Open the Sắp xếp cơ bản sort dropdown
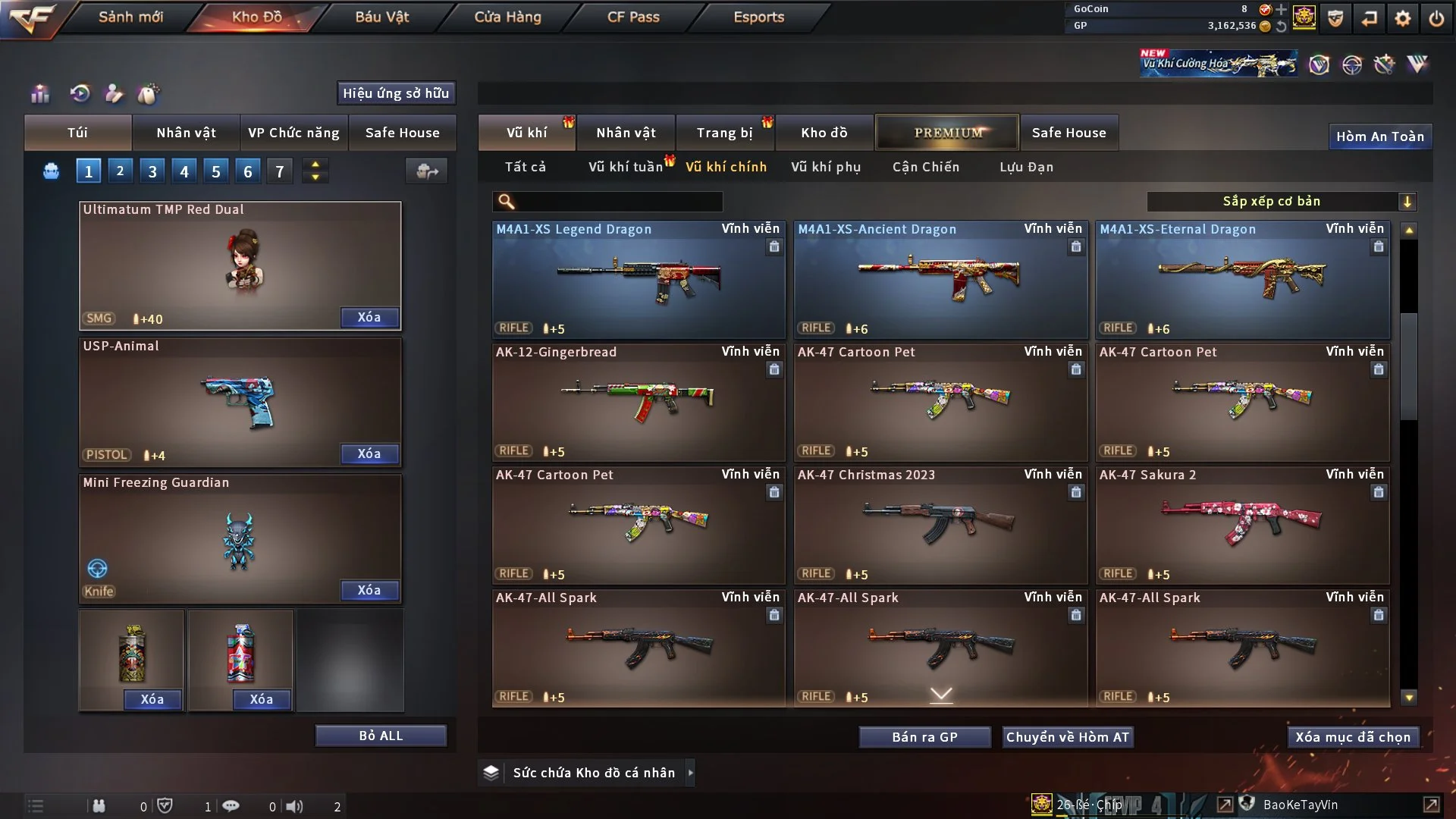Screen dimensions: 1456x819 click(x=1281, y=202)
